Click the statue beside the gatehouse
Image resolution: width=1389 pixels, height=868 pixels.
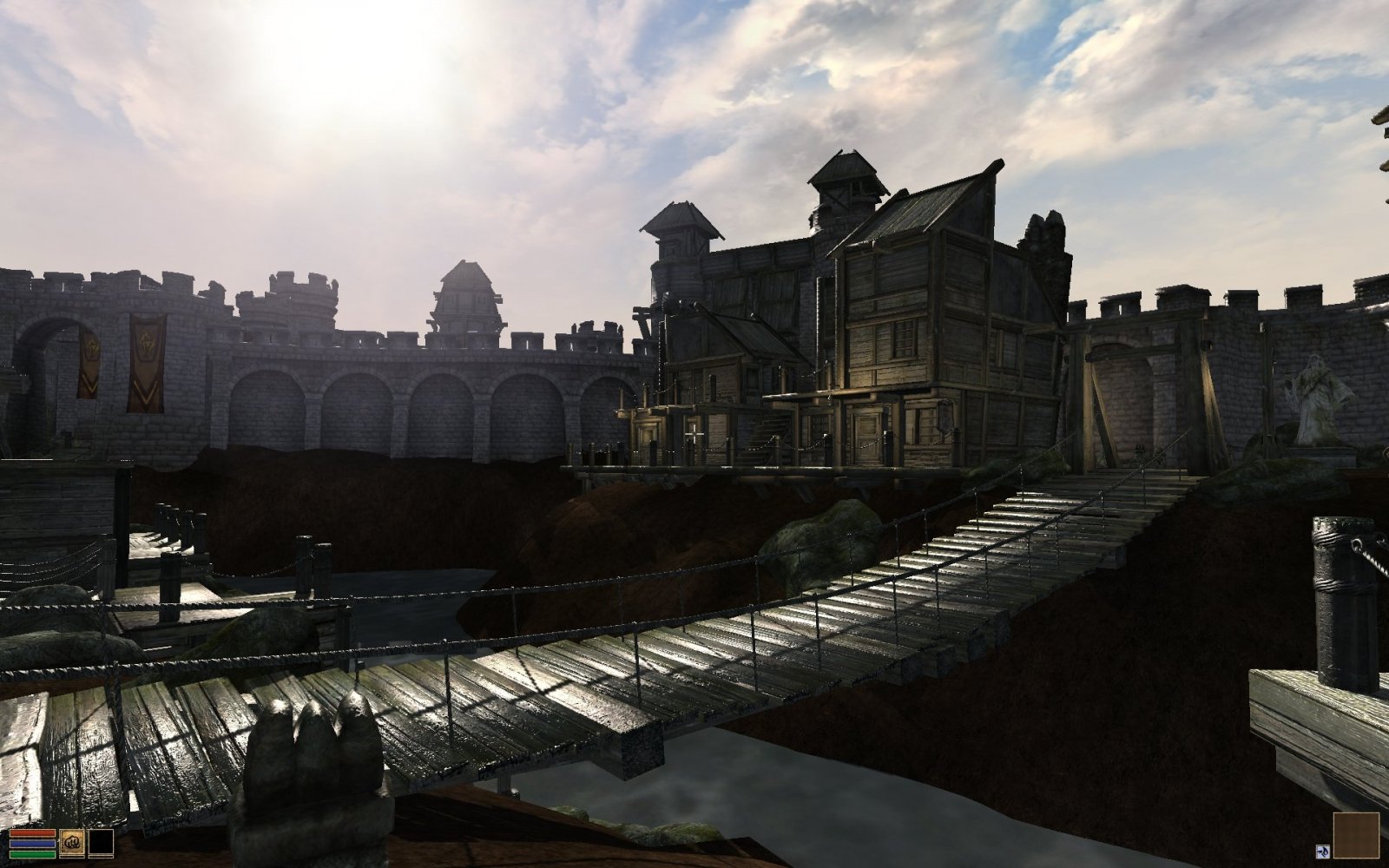[x=1317, y=399]
